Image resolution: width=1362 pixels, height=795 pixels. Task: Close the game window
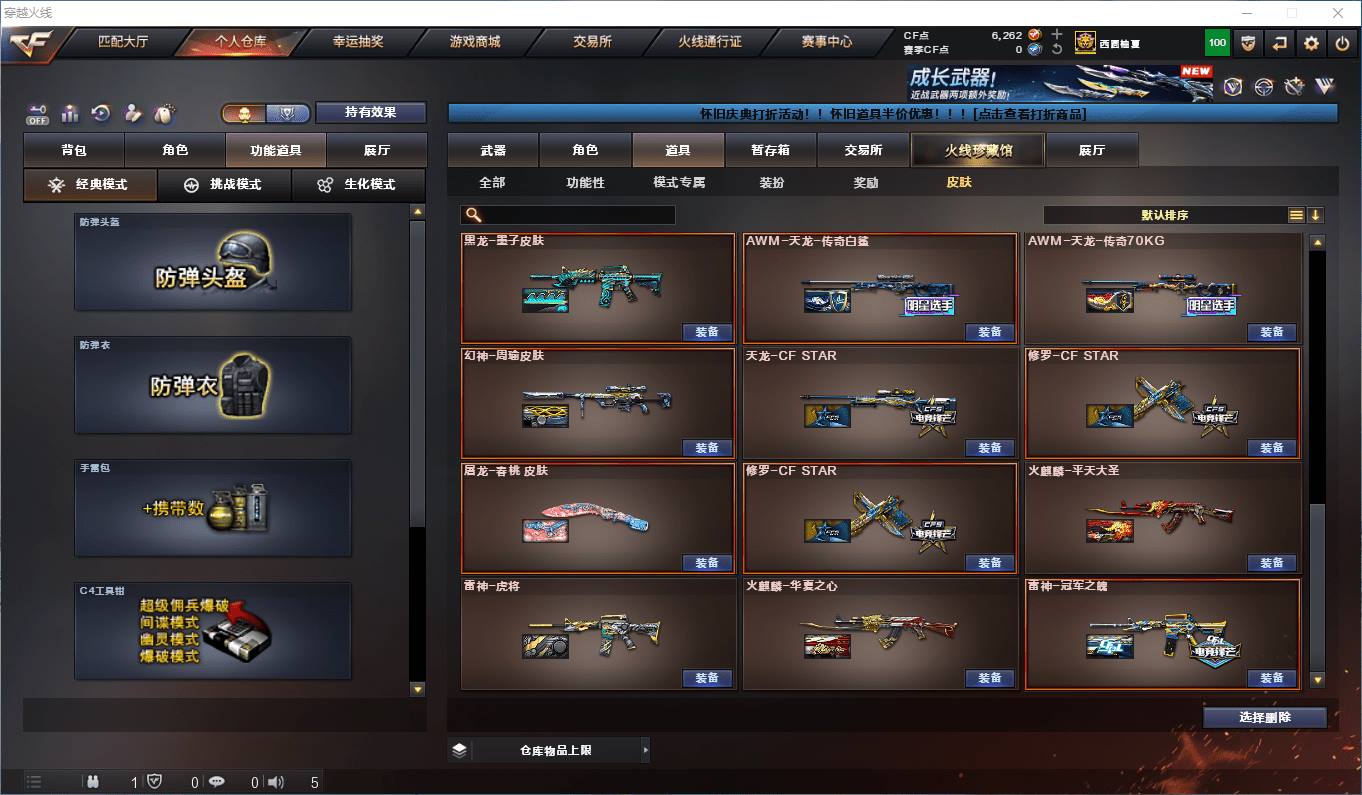point(1338,13)
